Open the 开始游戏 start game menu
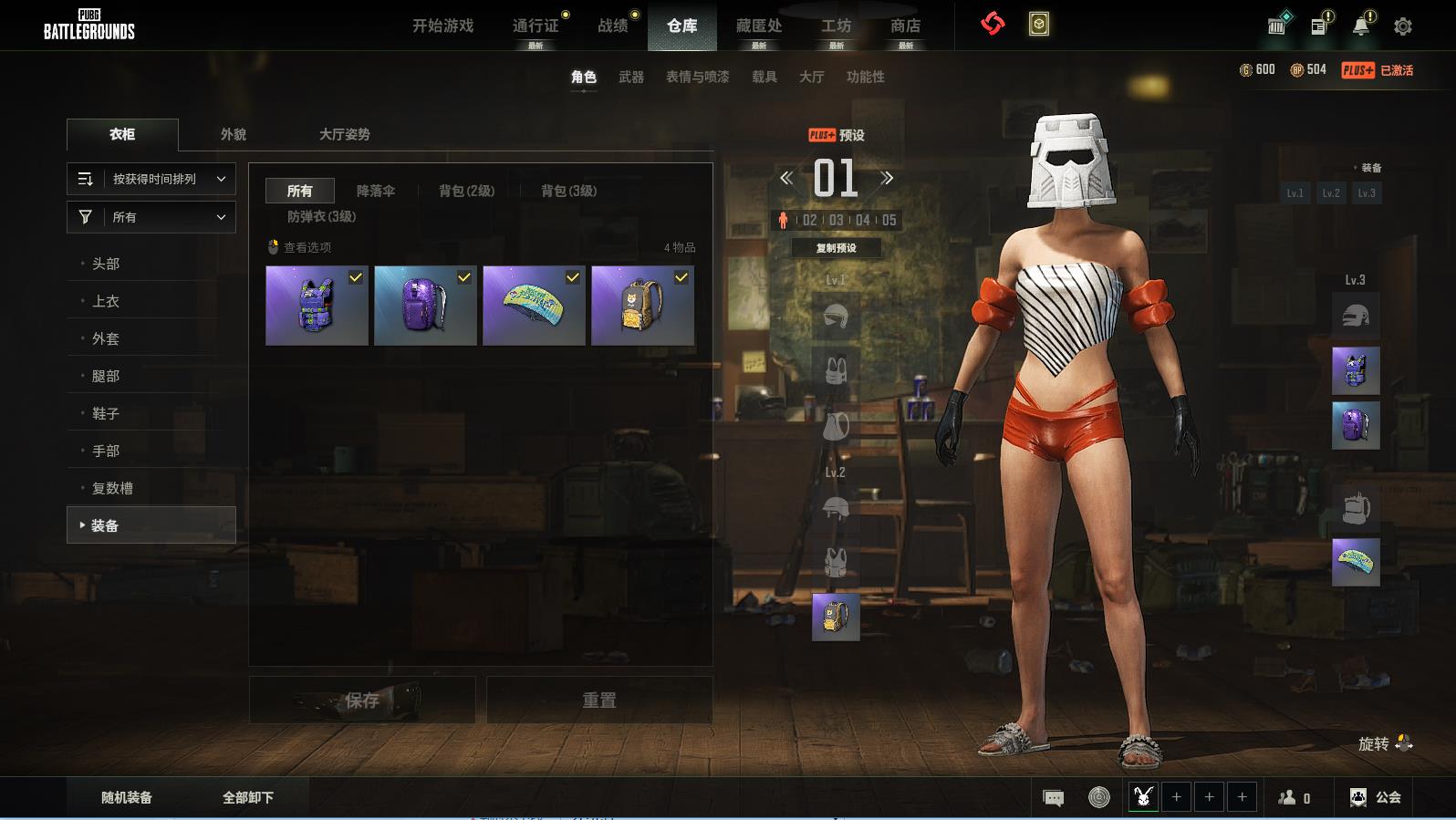 pyautogui.click(x=442, y=26)
